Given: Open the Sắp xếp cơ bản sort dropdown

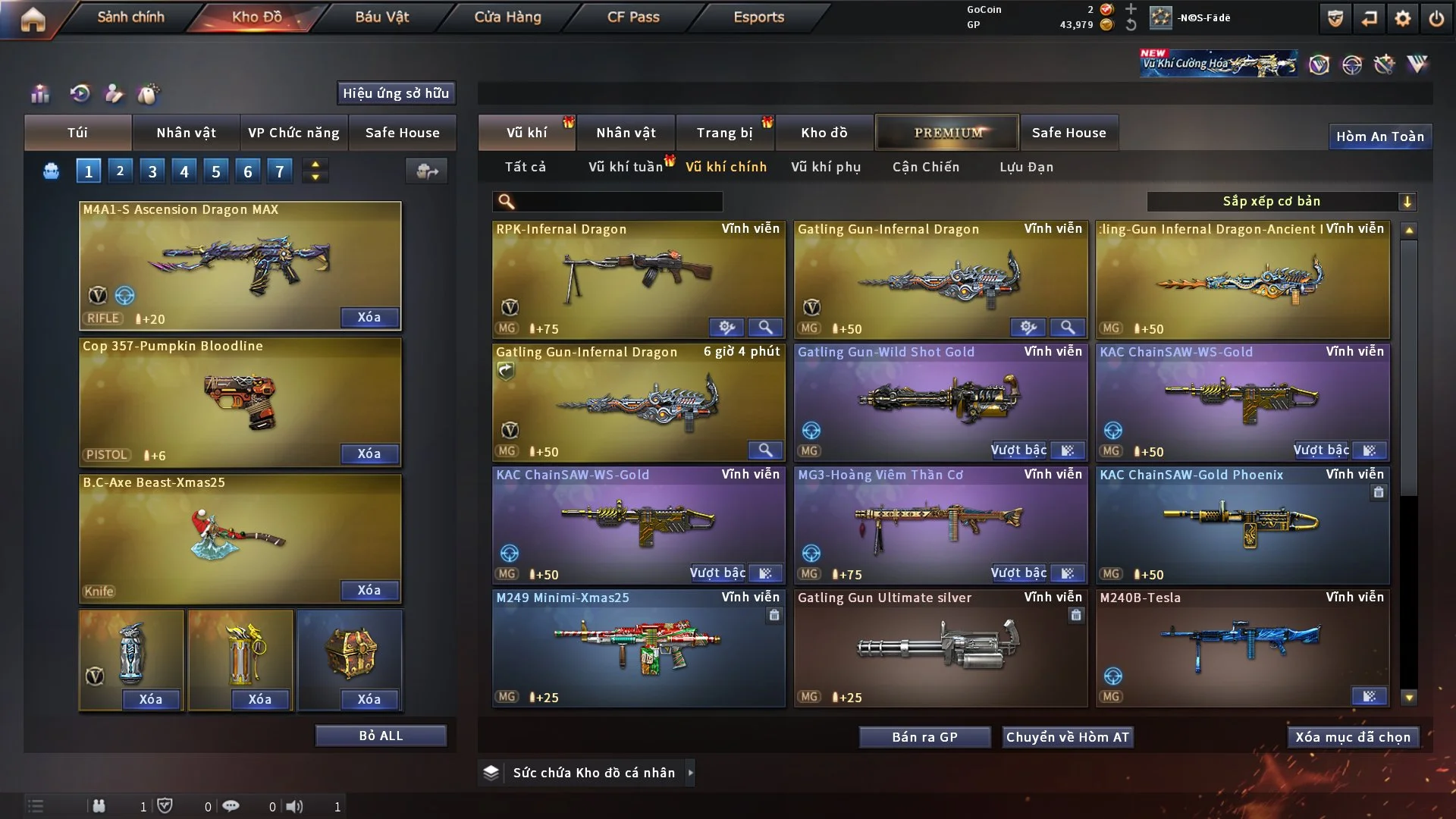Looking at the screenshot, I should point(1281,202).
